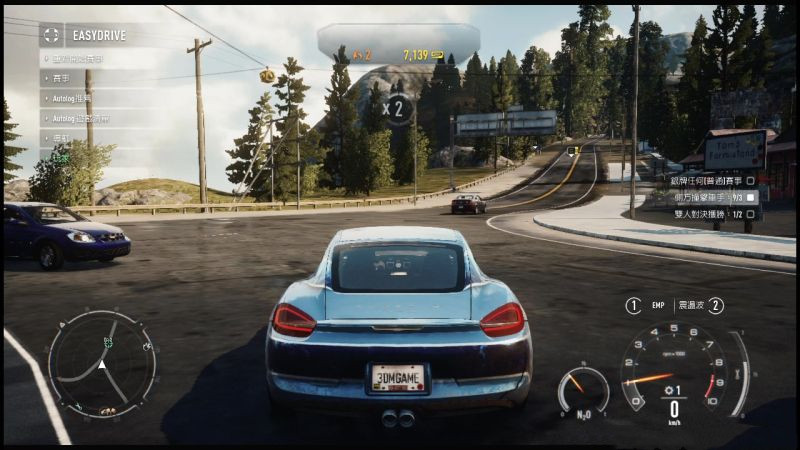Click the EasyDrive crosshair icon
This screenshot has width=800, height=450.
pos(51,35)
